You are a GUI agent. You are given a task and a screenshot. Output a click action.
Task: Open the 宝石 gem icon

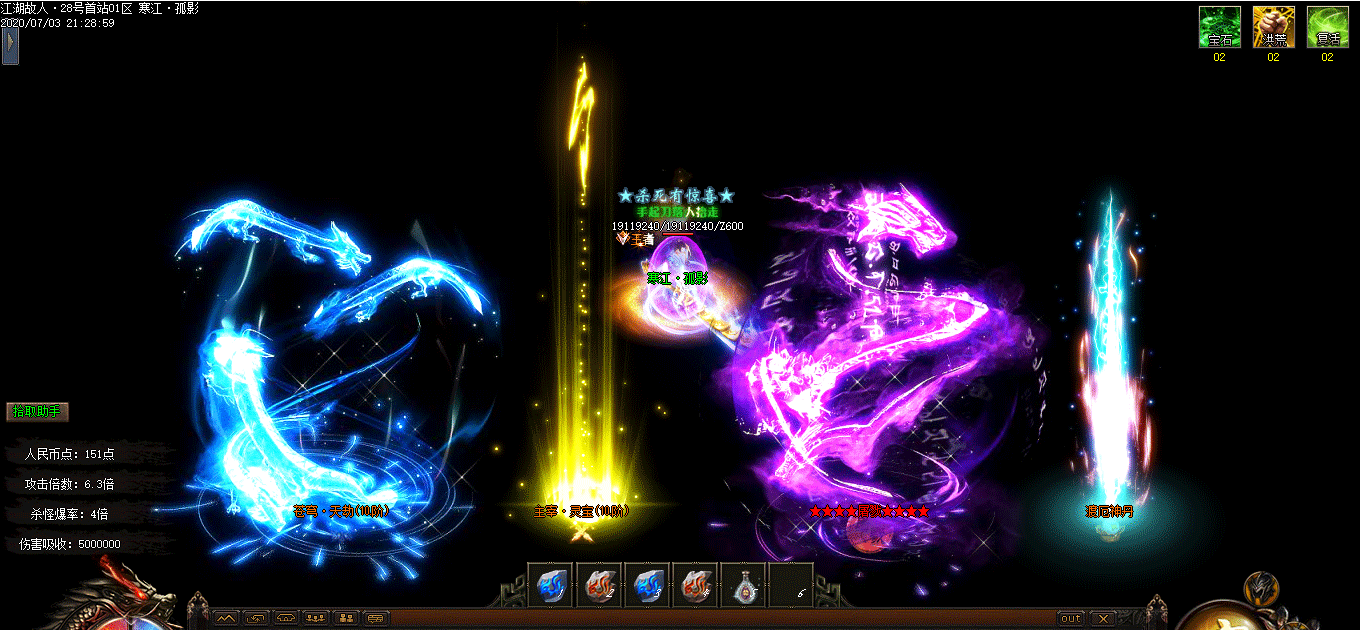(1219, 27)
